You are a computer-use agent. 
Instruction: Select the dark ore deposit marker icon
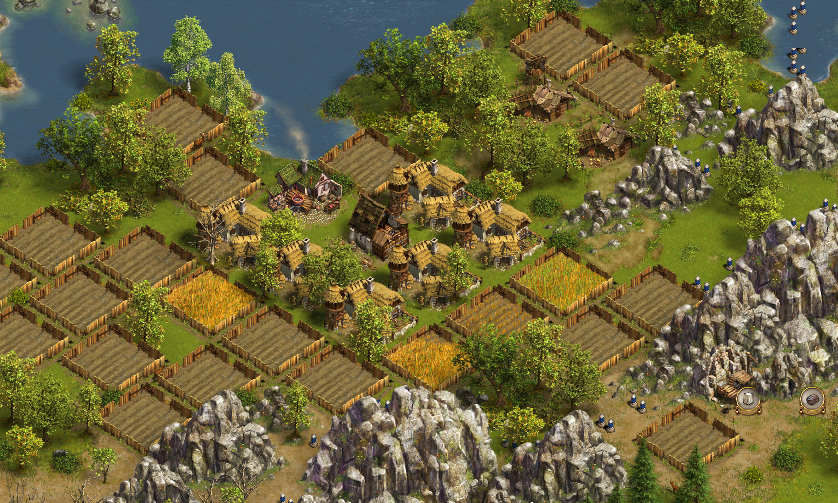[812, 399]
